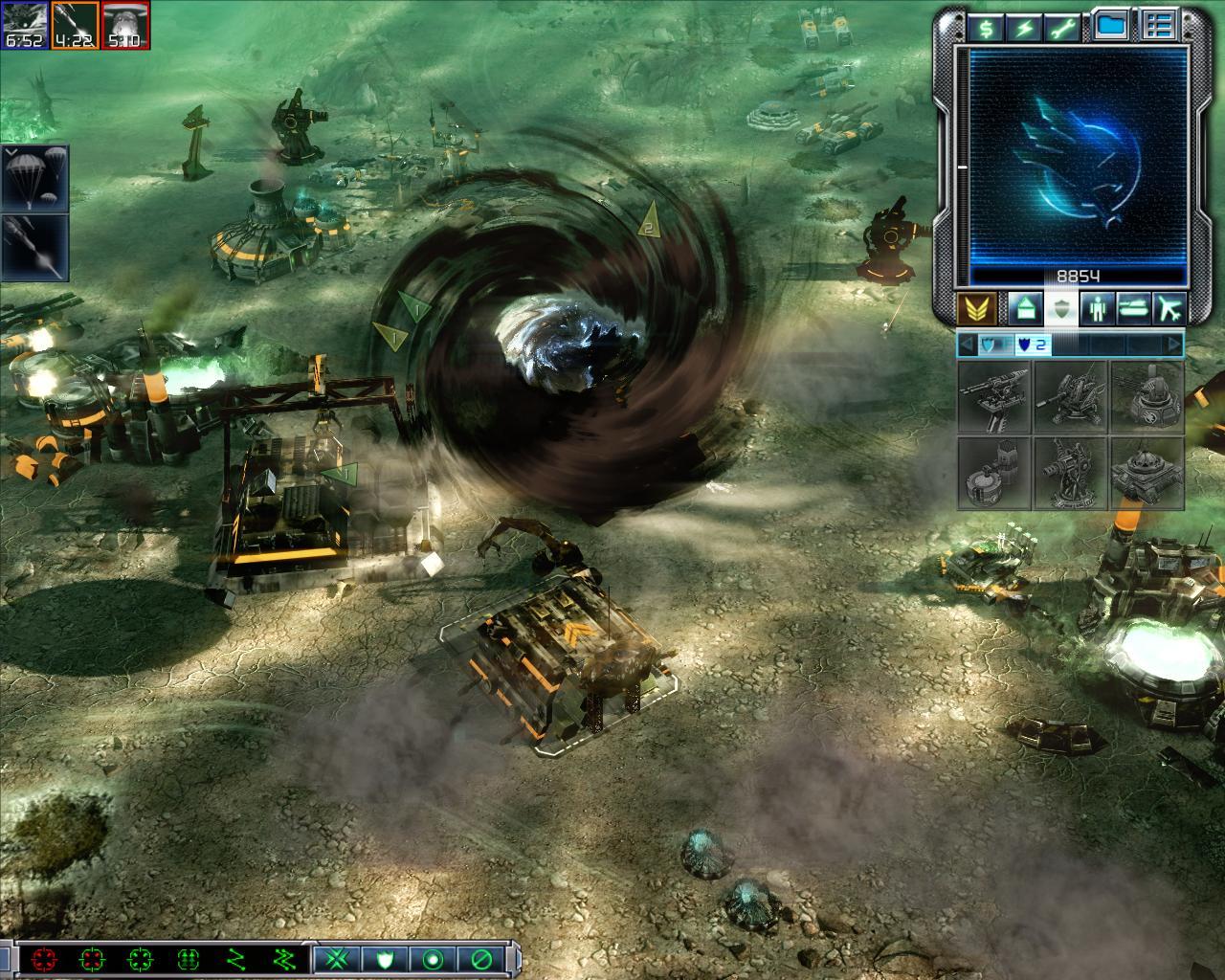Set guard stance with the shield button

[385, 958]
